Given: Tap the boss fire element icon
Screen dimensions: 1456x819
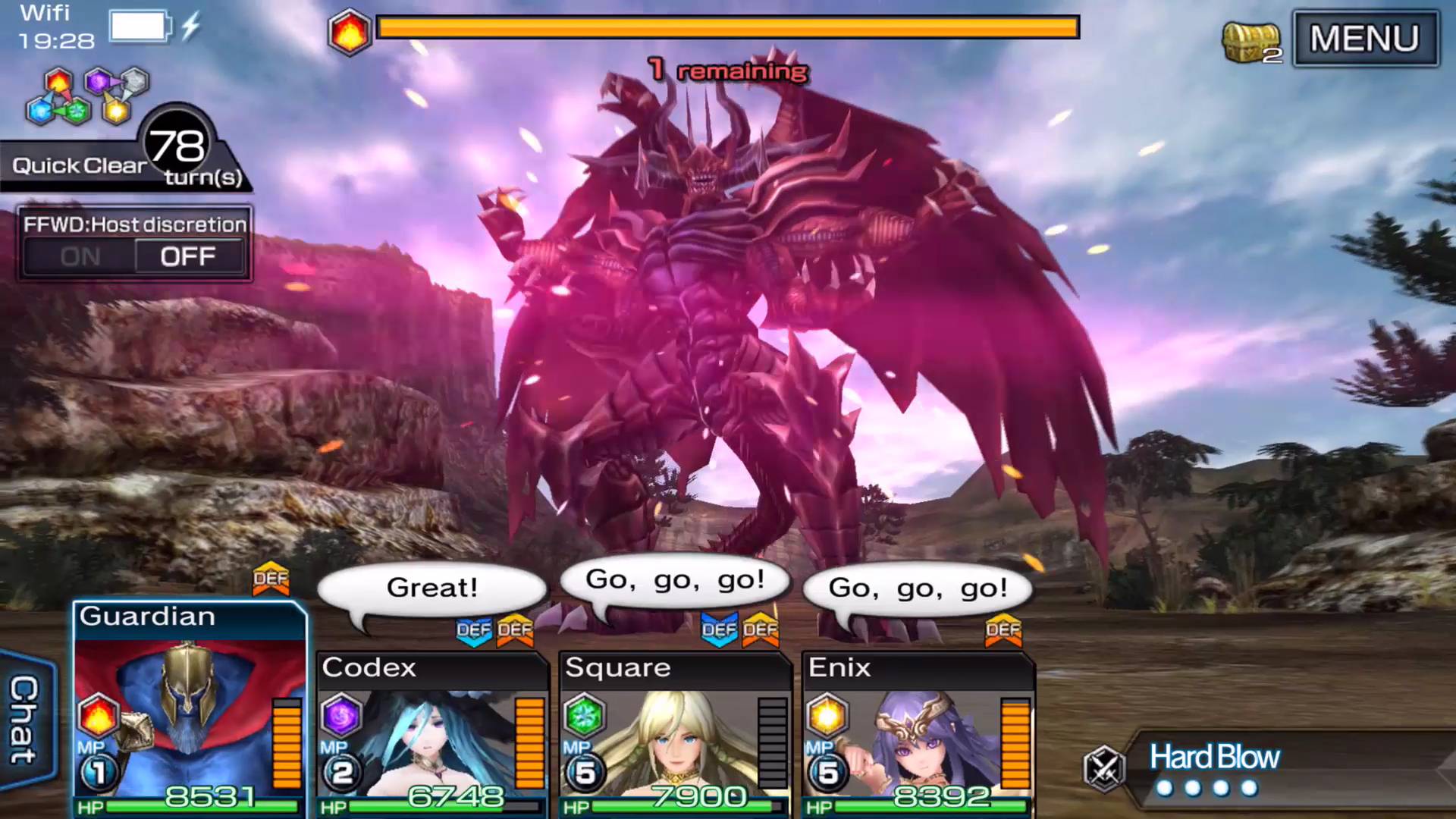Looking at the screenshot, I should (x=349, y=33).
